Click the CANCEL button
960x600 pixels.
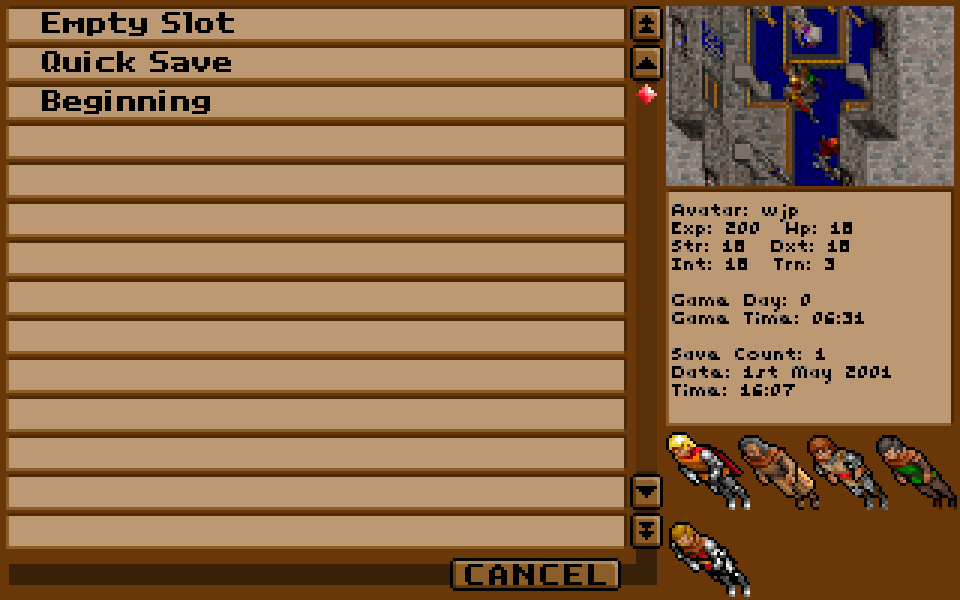(x=536, y=574)
